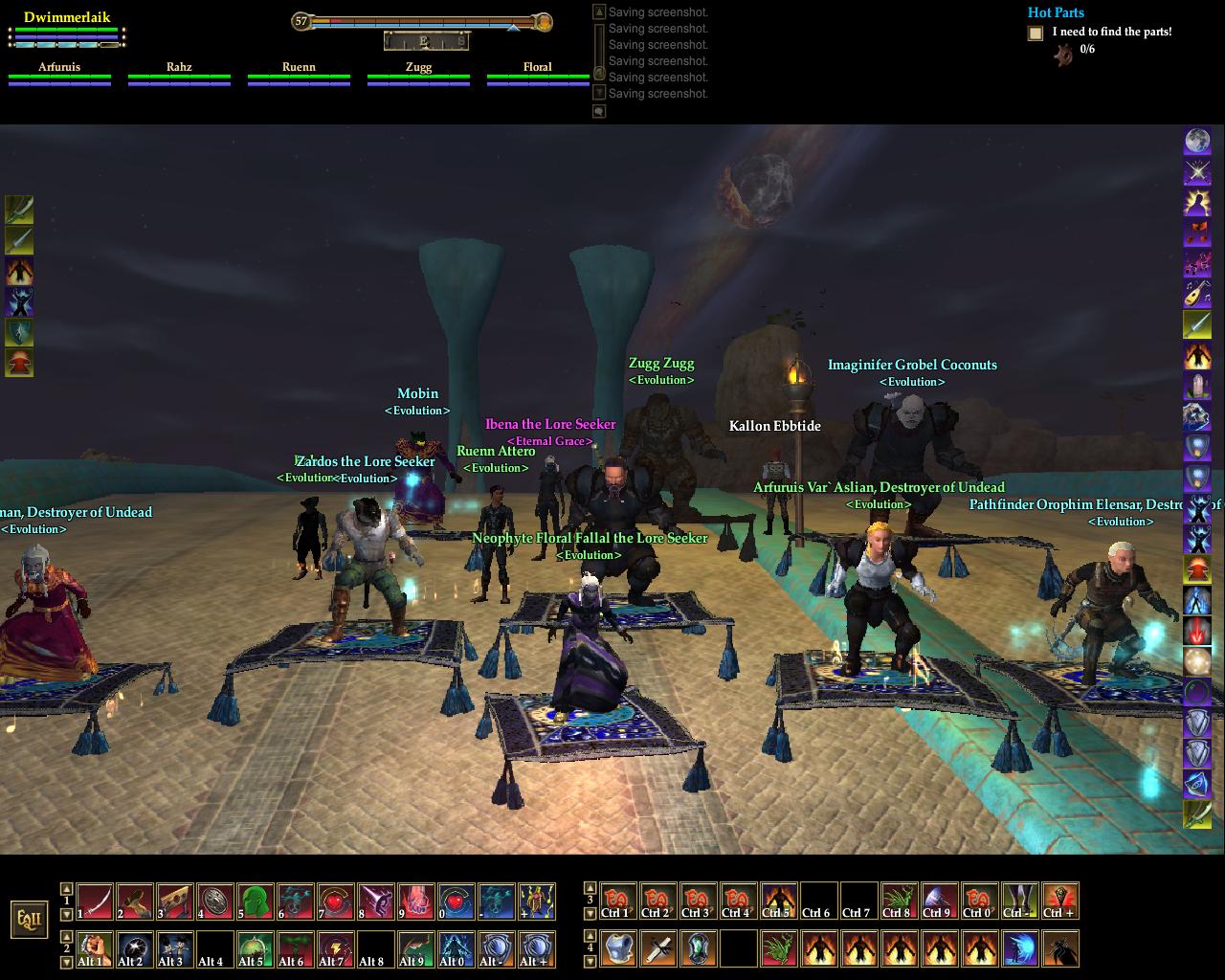Viewport: 1225px width, 980px height.
Task: Open the Hot Parts quest tracker entry
Action: pos(1056,12)
